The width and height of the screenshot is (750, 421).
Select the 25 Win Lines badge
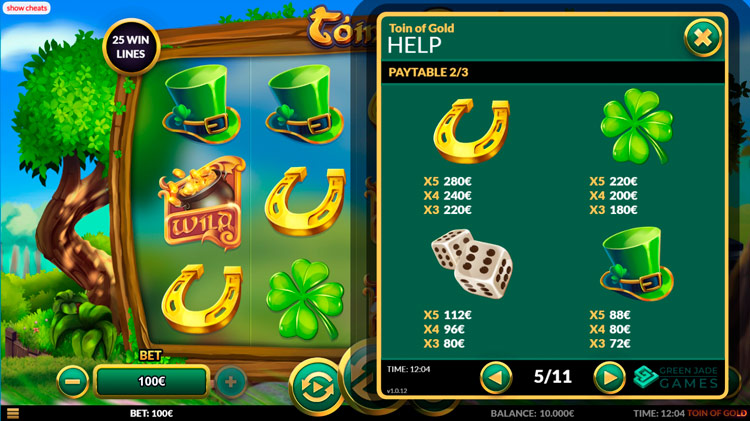(x=131, y=46)
